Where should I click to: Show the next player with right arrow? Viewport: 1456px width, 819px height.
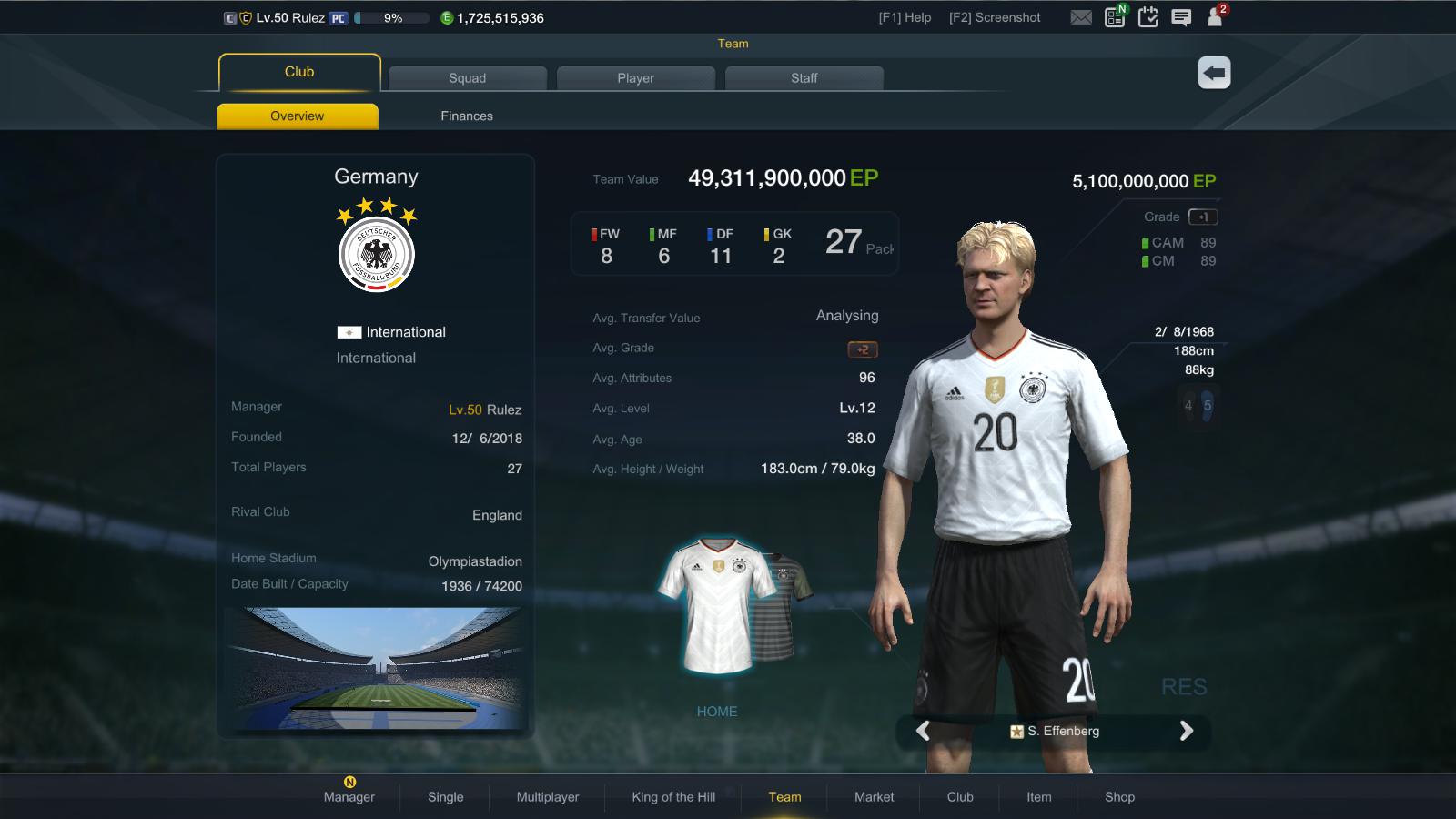tap(1186, 731)
